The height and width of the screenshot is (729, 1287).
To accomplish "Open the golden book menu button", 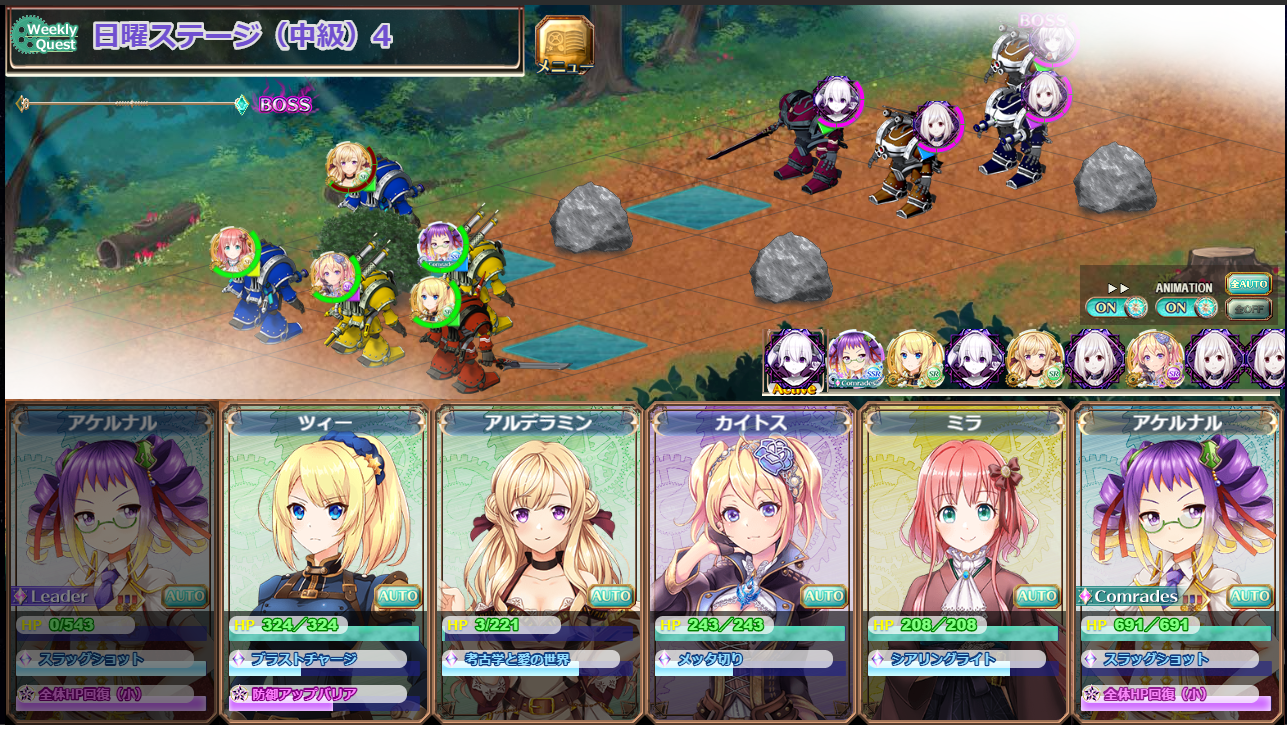I will tap(565, 45).
